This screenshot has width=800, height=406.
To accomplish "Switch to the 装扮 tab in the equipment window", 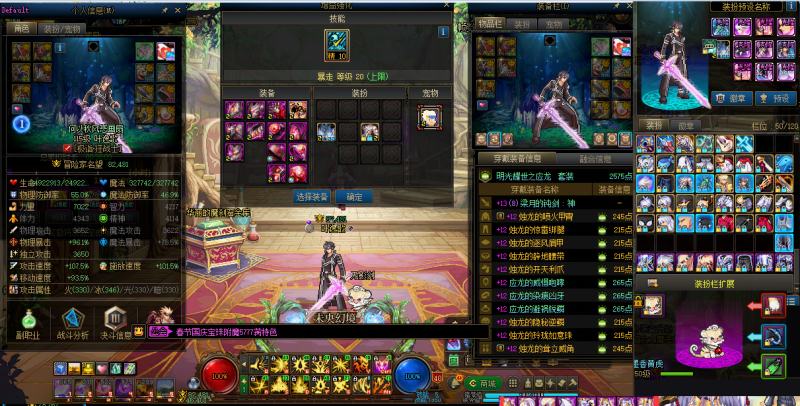I will click(522, 24).
